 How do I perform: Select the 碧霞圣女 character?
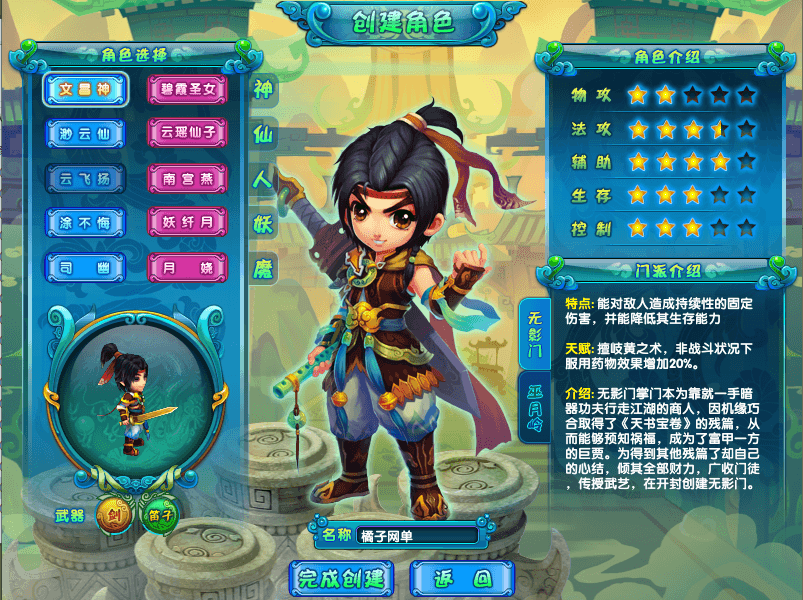click(187, 89)
